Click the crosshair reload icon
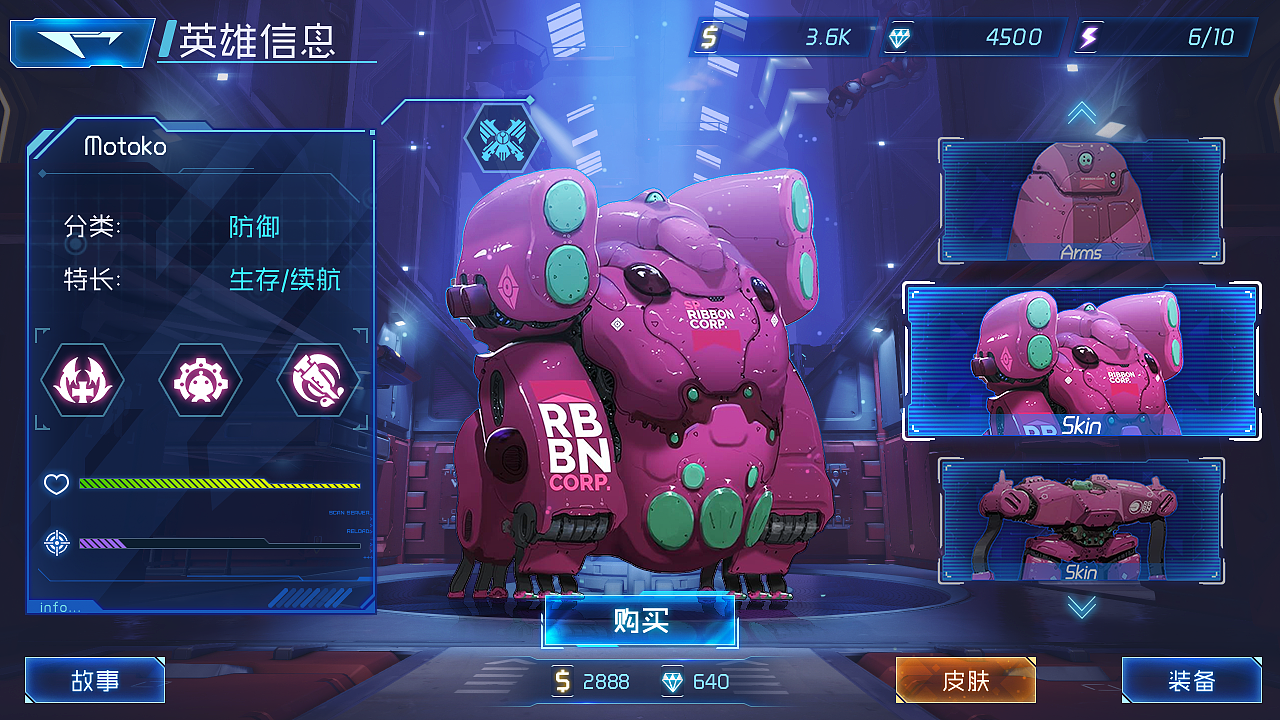Image resolution: width=1280 pixels, height=720 pixels. [x=56, y=543]
